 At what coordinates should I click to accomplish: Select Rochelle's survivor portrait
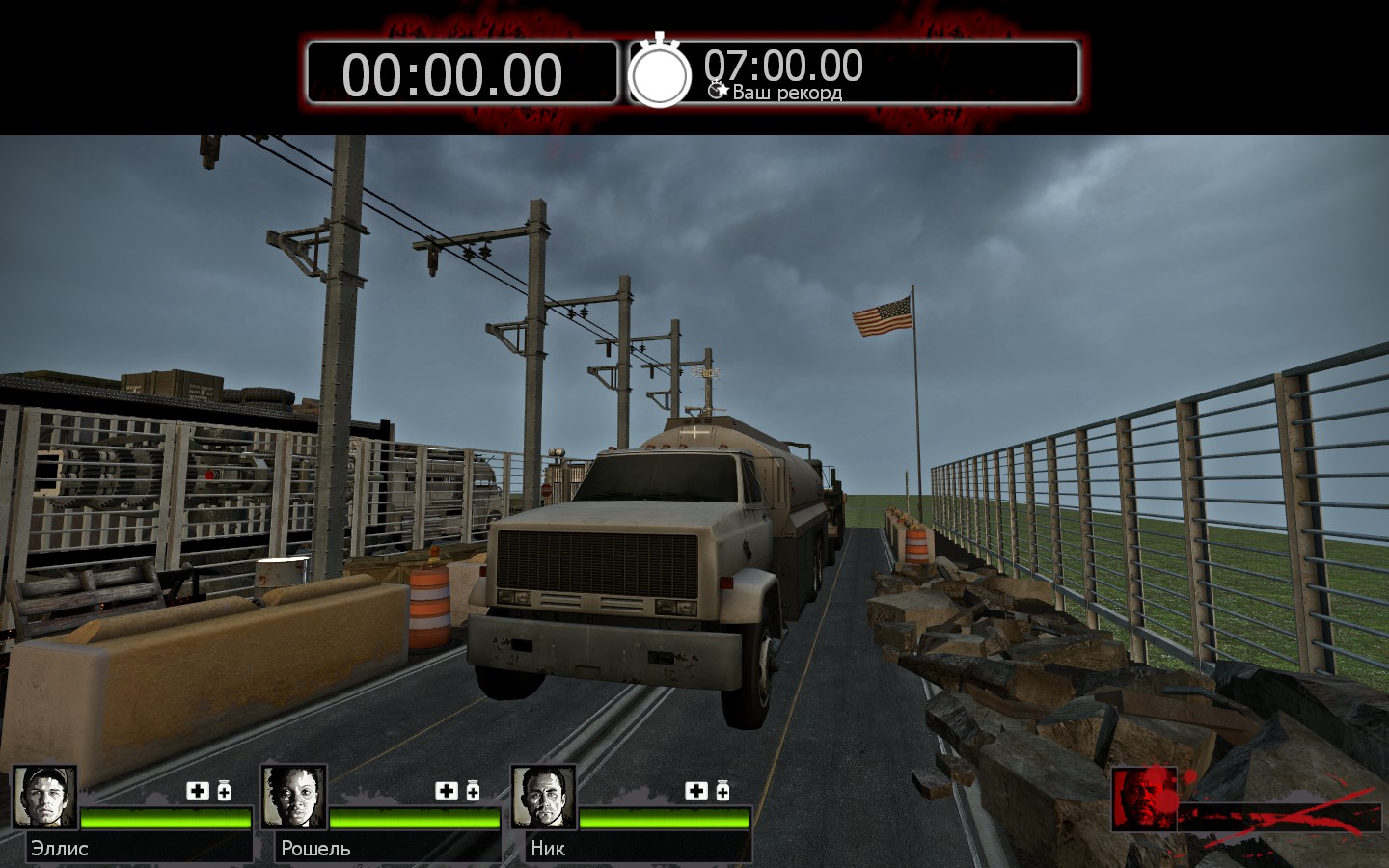[x=293, y=797]
